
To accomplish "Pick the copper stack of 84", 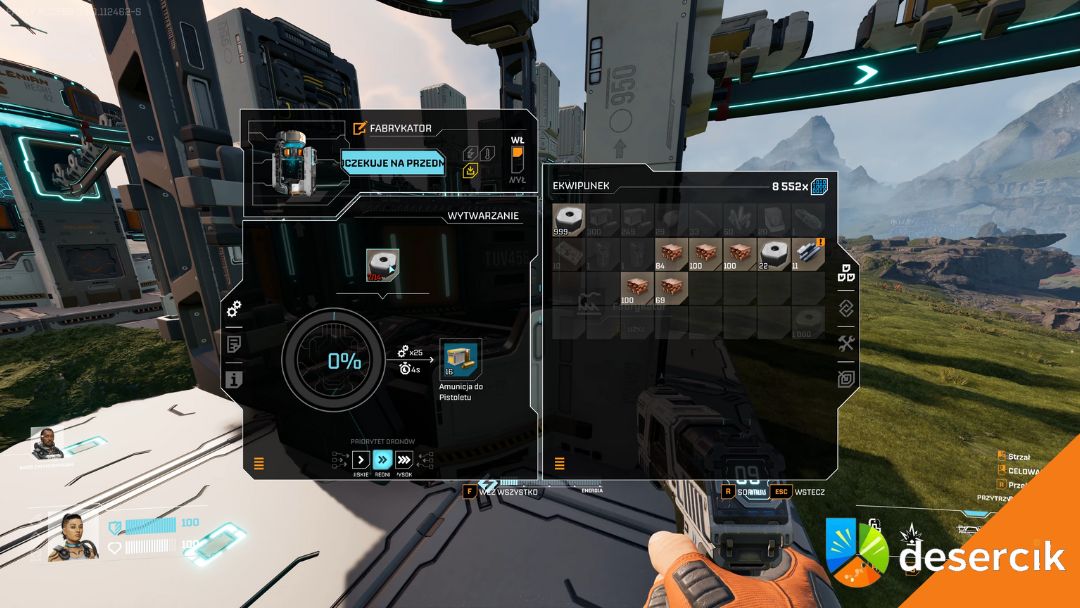I will pyautogui.click(x=672, y=254).
